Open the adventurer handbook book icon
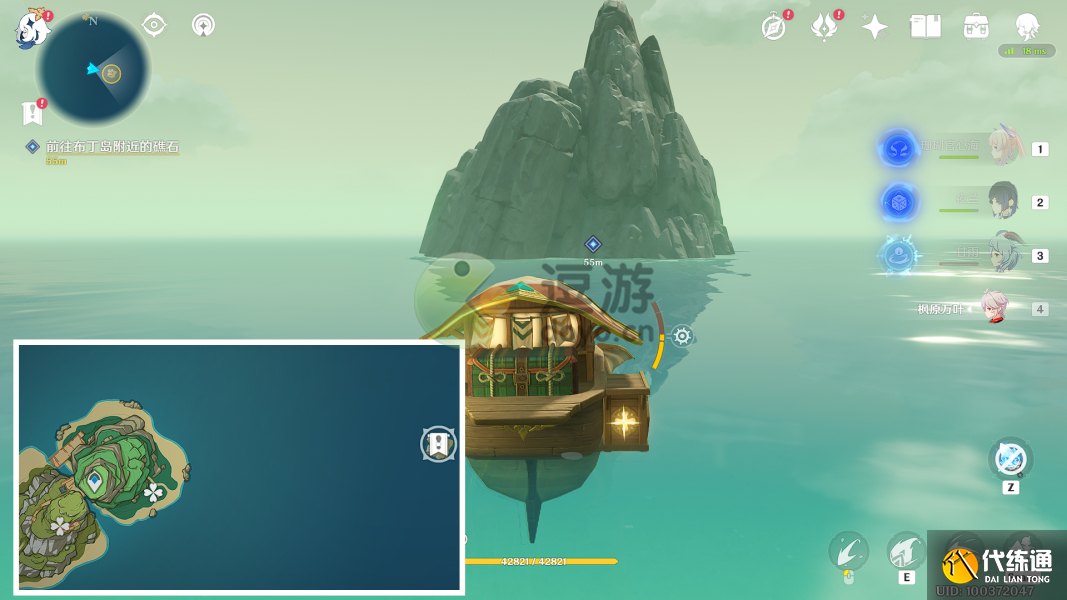This screenshot has height=600, width=1067. pyautogui.click(x=925, y=27)
